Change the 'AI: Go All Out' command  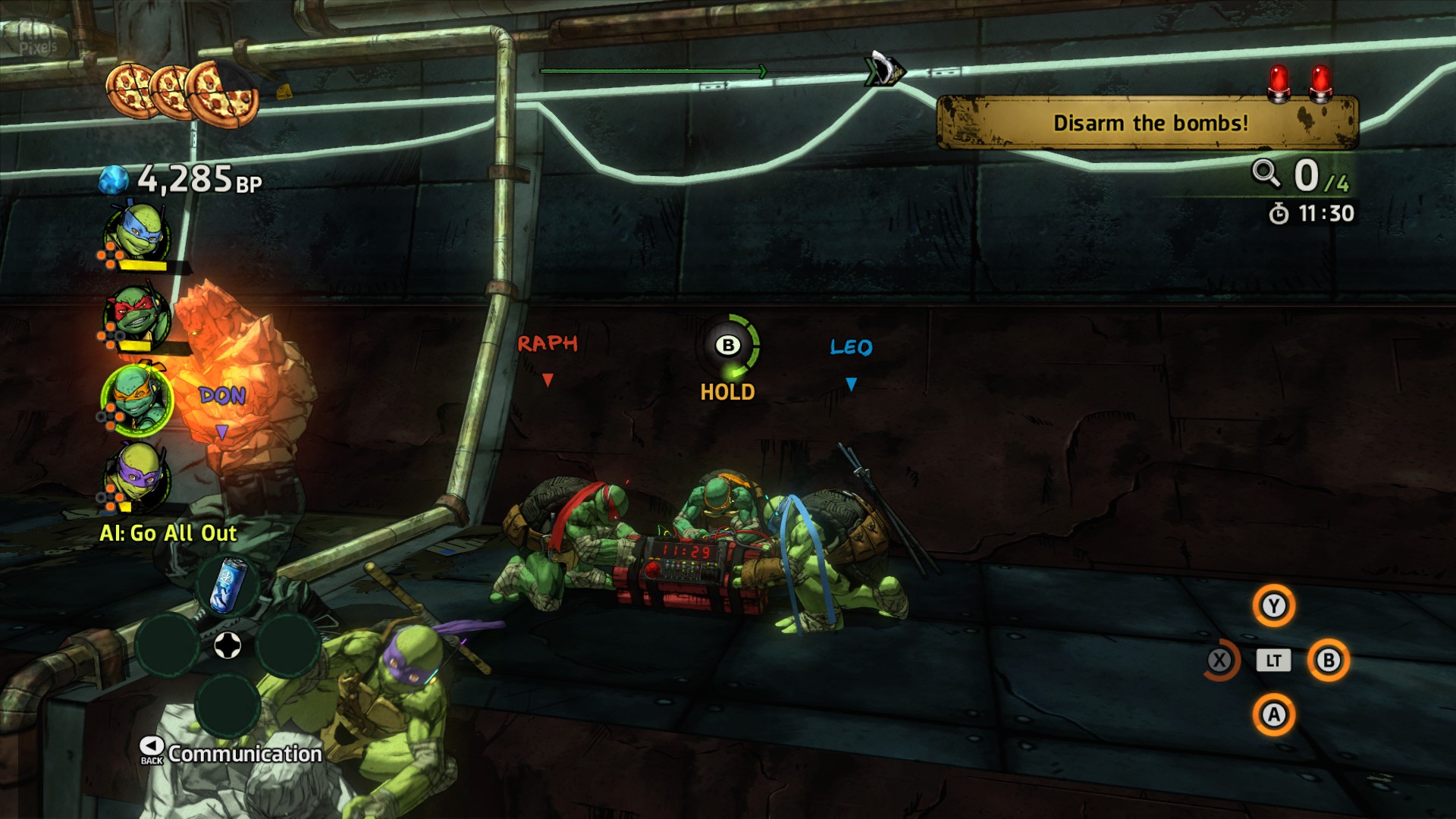pos(168,533)
